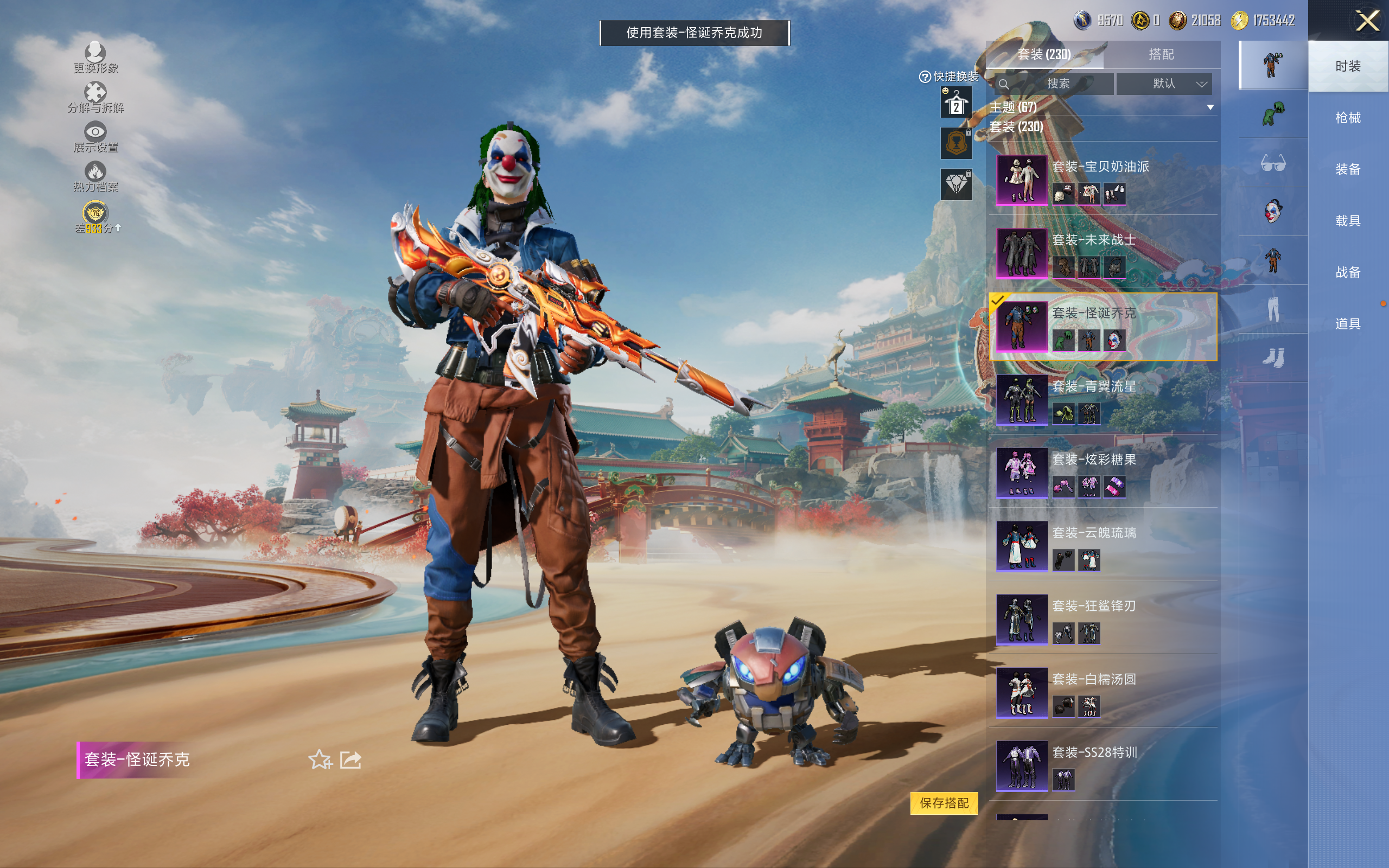
Task: Click the 搜索 search field
Action: (1057, 84)
